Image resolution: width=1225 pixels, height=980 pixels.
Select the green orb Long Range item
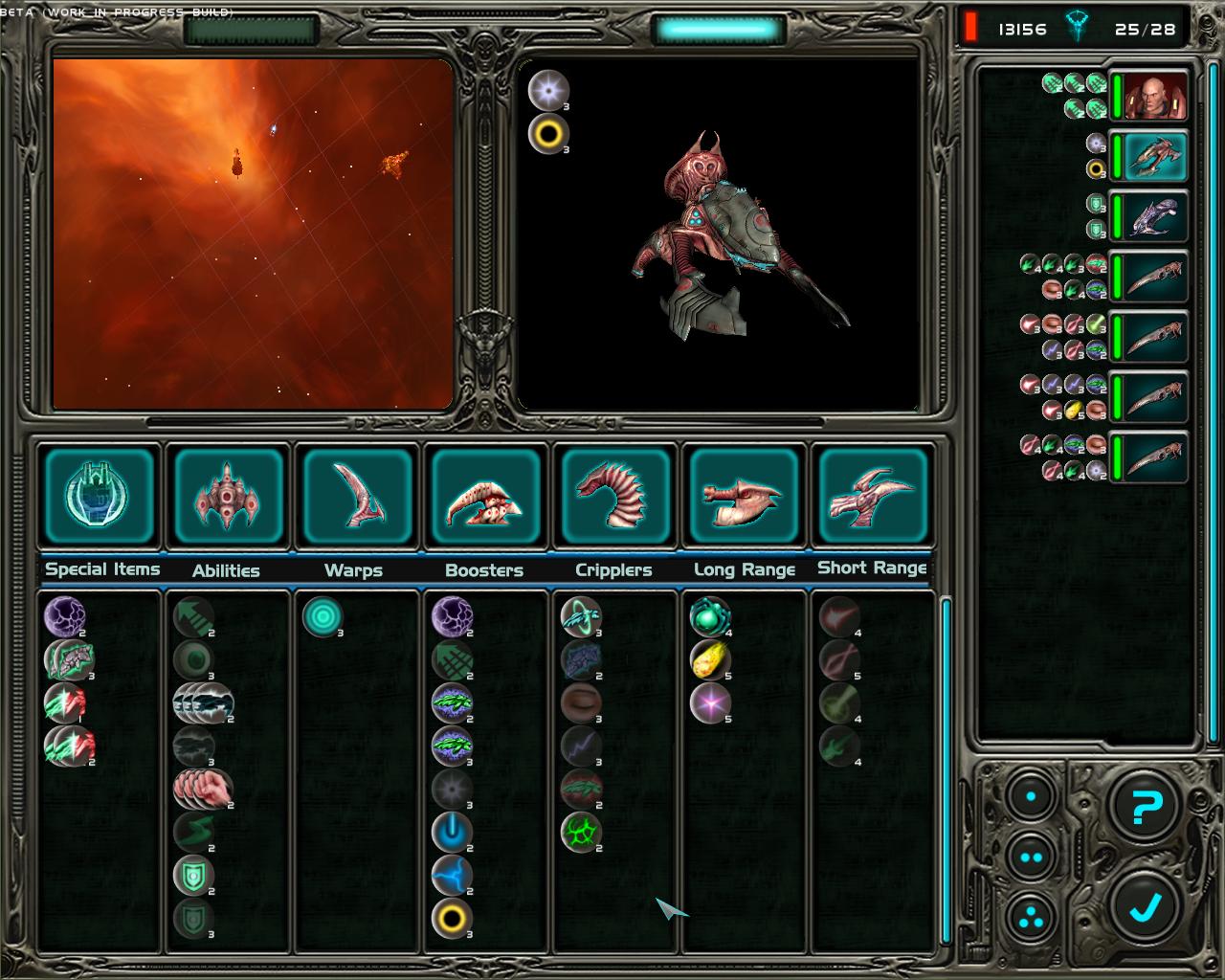click(710, 617)
